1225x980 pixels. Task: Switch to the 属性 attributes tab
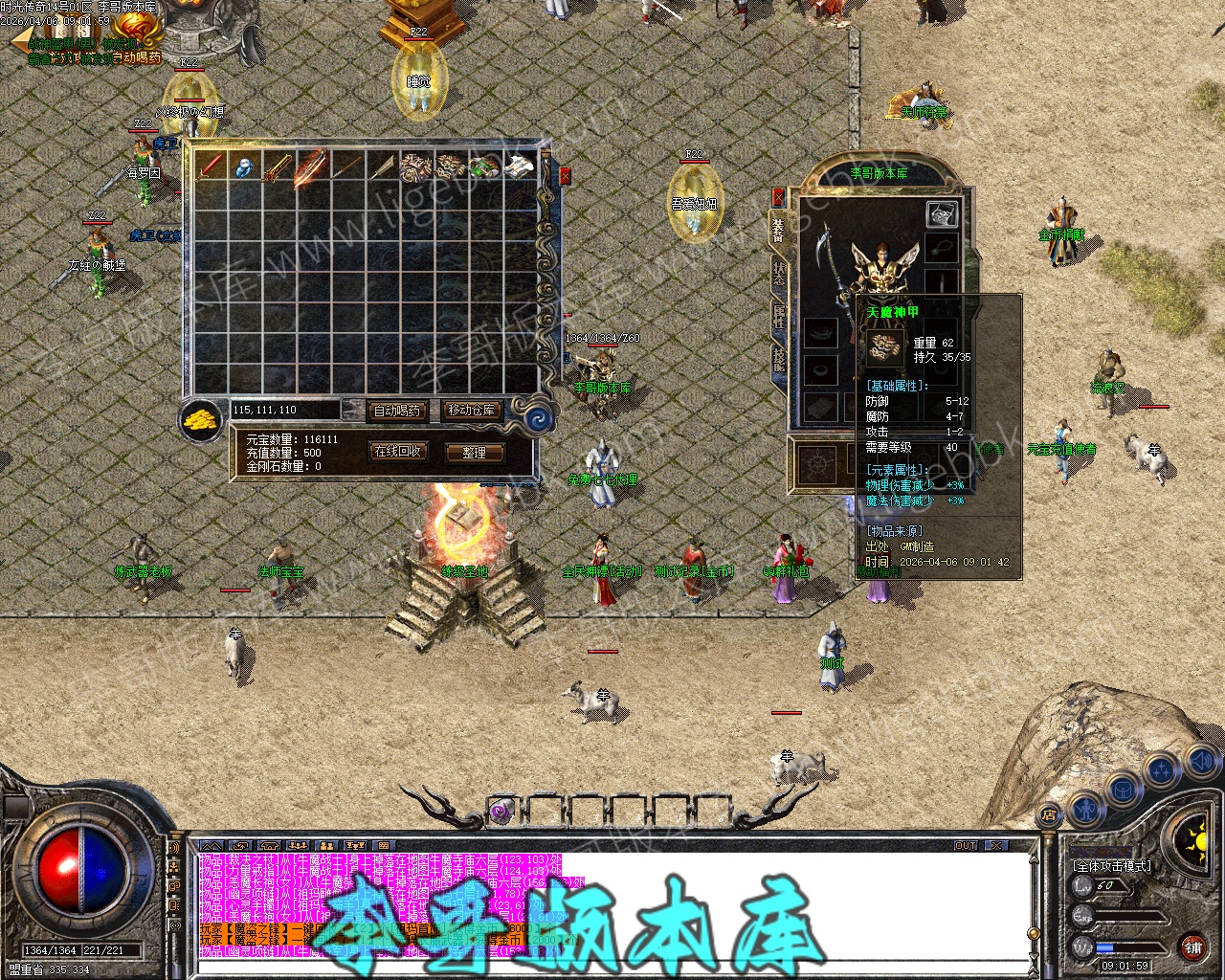pyautogui.click(x=778, y=316)
